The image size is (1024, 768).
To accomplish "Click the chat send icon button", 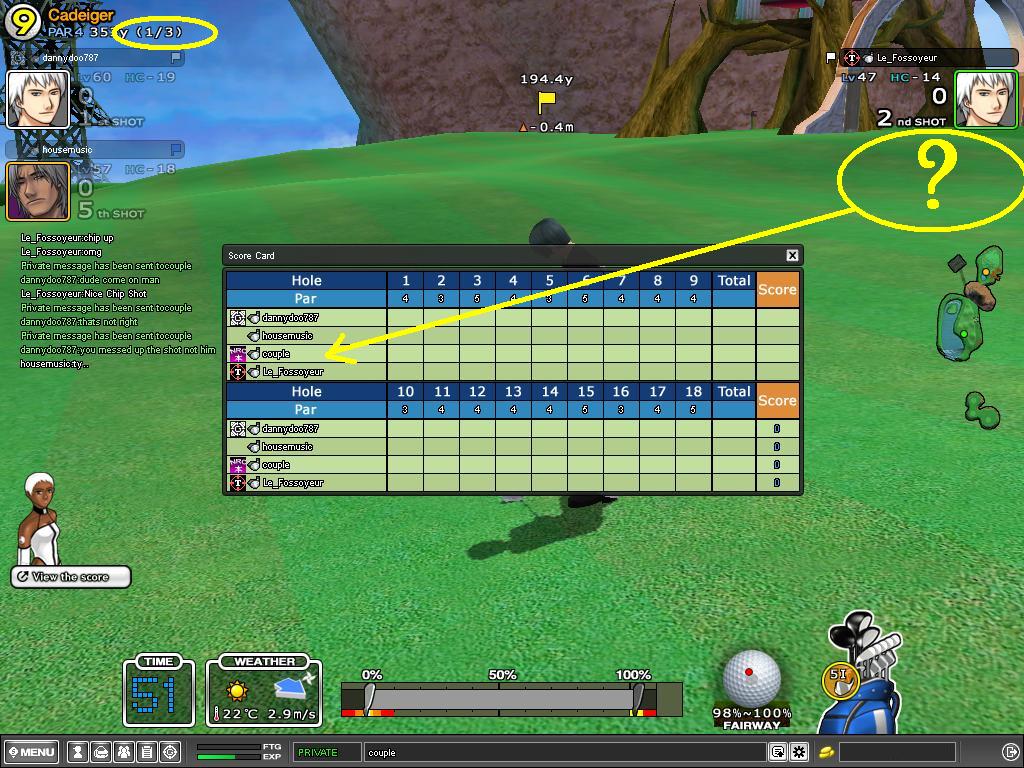I will coord(777,752).
